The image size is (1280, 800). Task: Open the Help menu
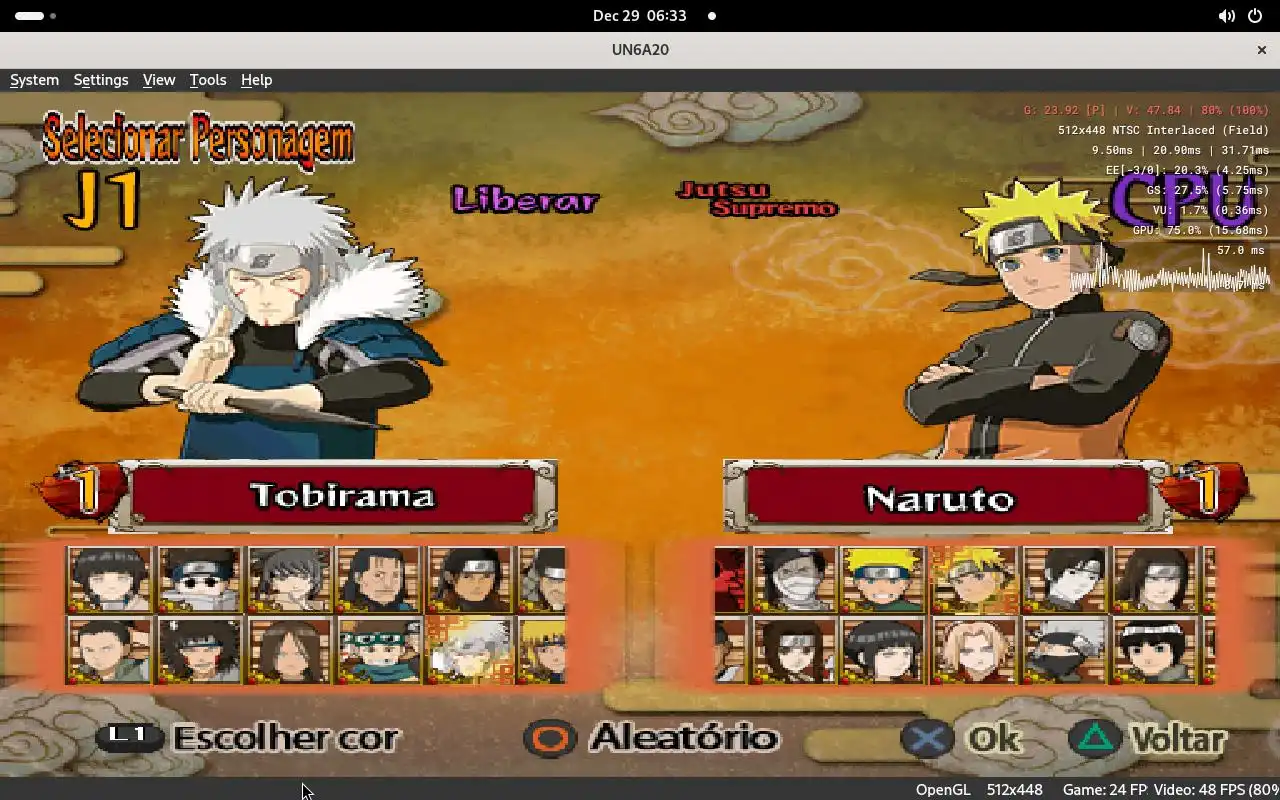pos(256,80)
